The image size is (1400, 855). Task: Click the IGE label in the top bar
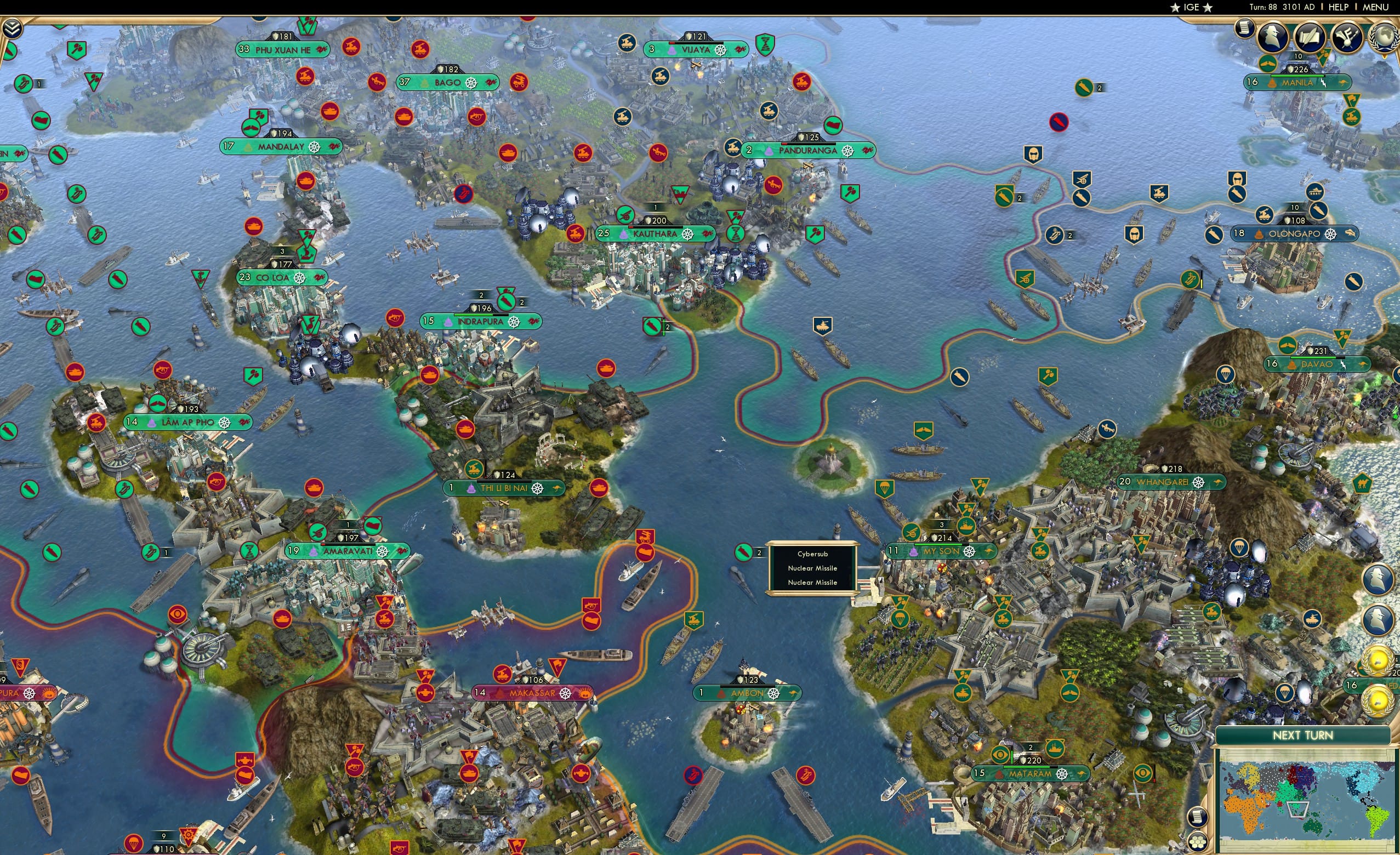click(x=1191, y=7)
